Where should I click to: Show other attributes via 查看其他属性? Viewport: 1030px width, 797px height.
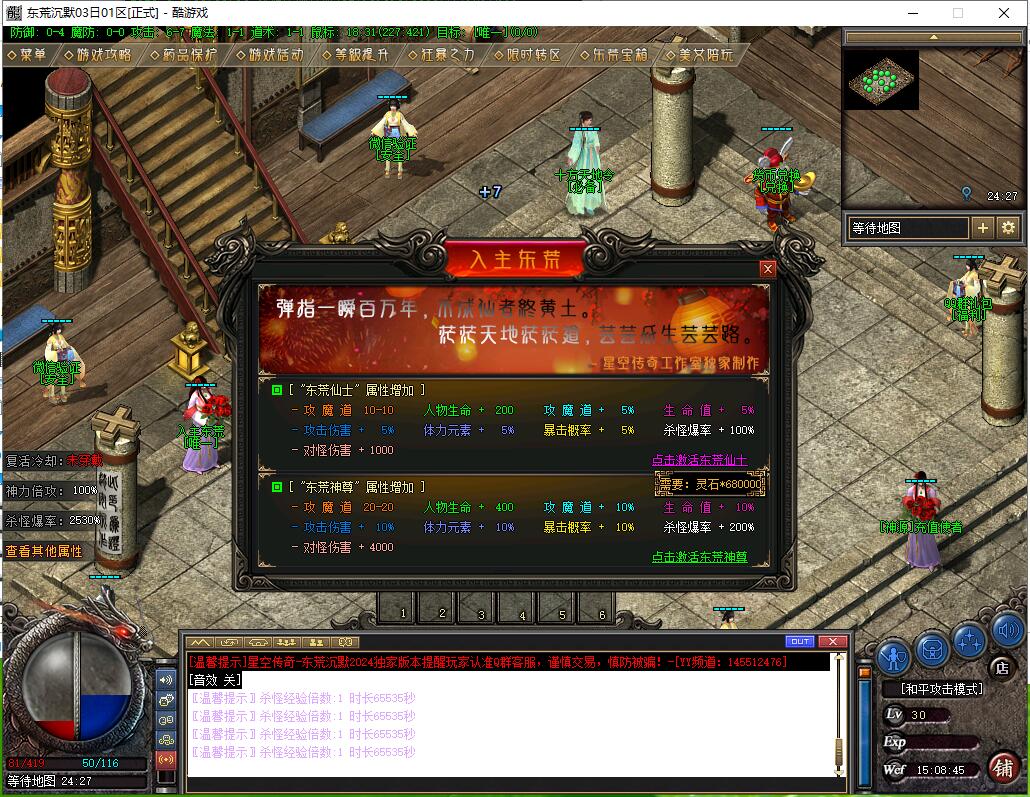pos(45,551)
